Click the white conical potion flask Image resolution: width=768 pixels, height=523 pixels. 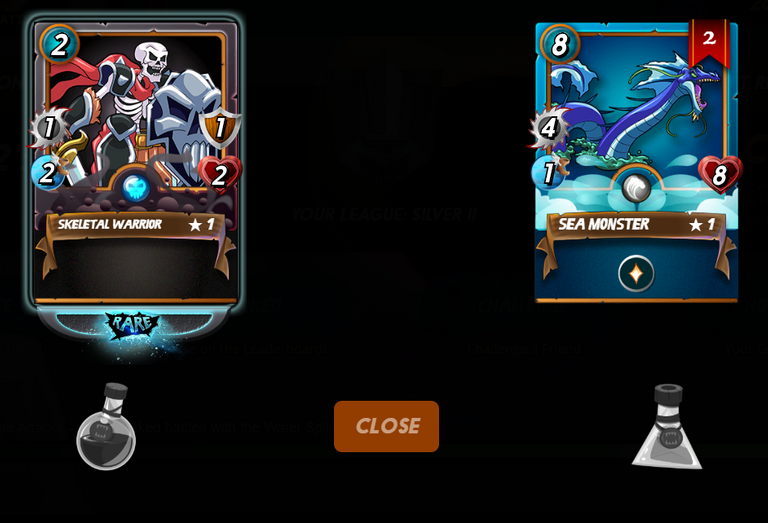(667, 428)
